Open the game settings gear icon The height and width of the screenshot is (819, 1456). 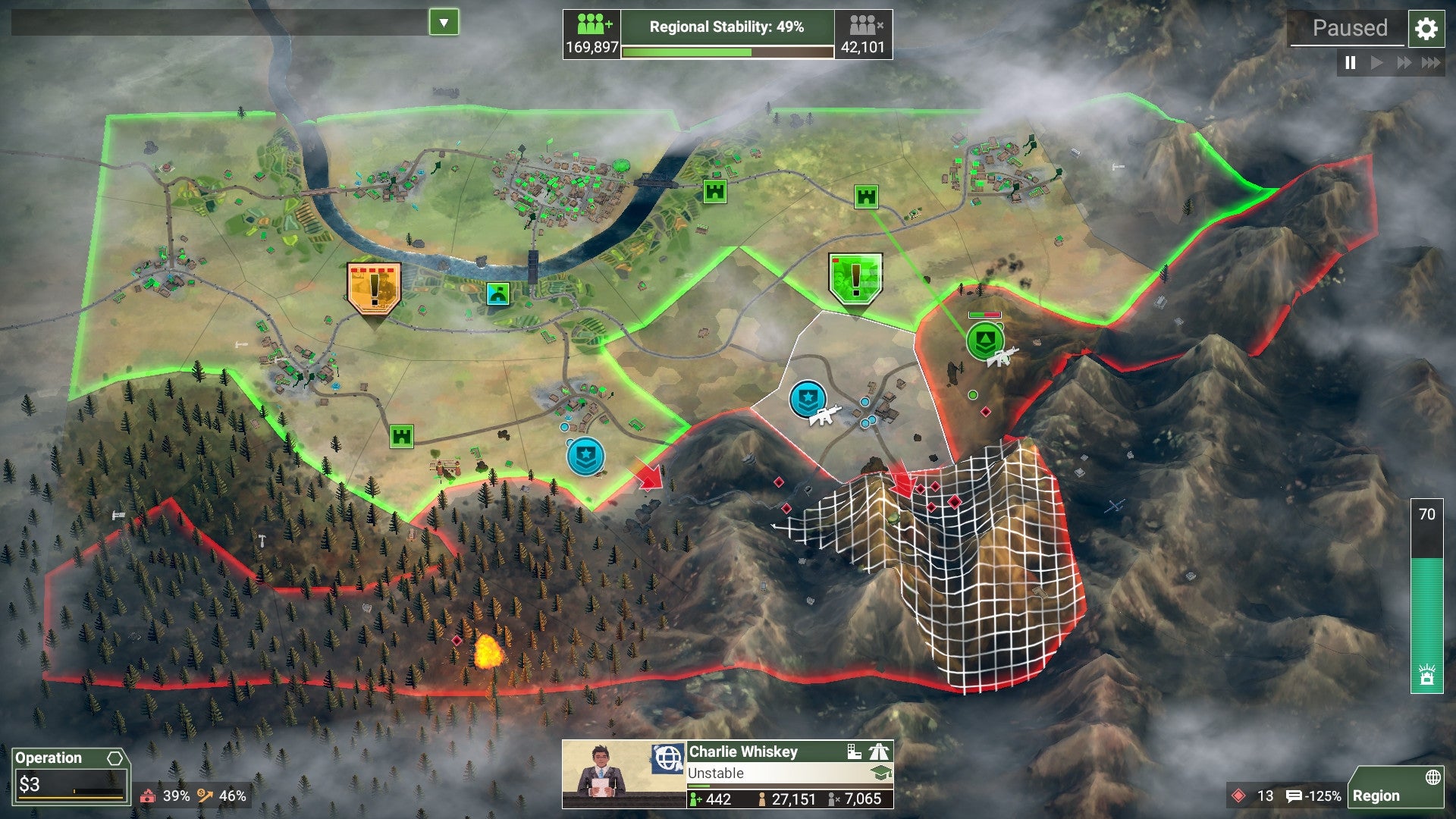(1426, 29)
